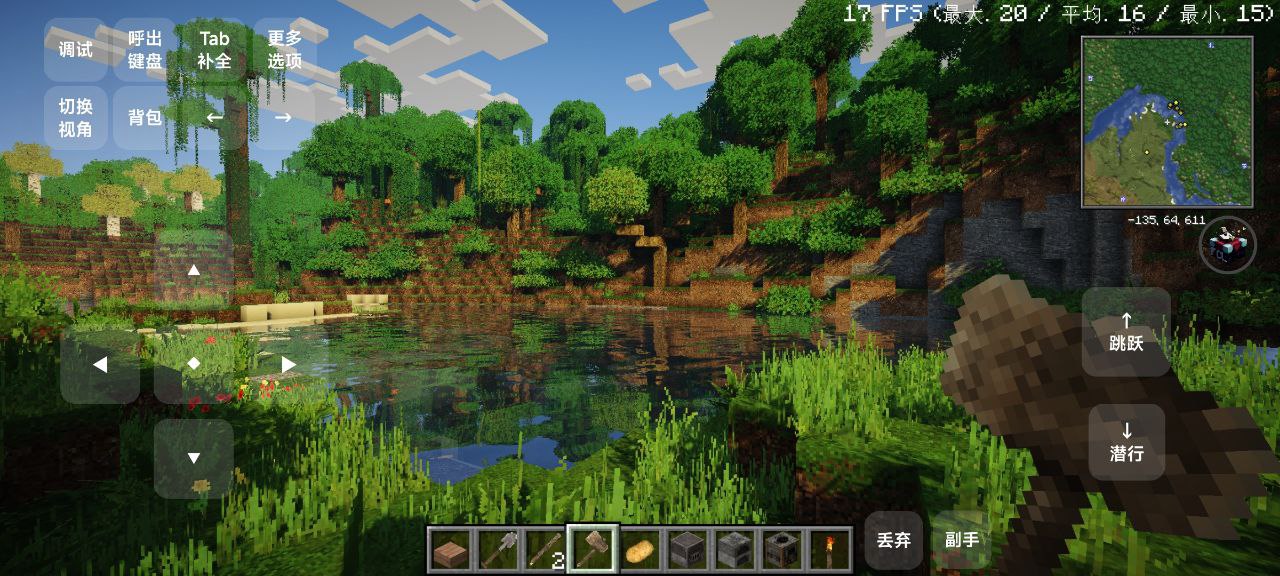Viewport: 1280px width, 576px height.
Task: Toggle sneaking with the 潜行 button
Action: [x=1126, y=442]
